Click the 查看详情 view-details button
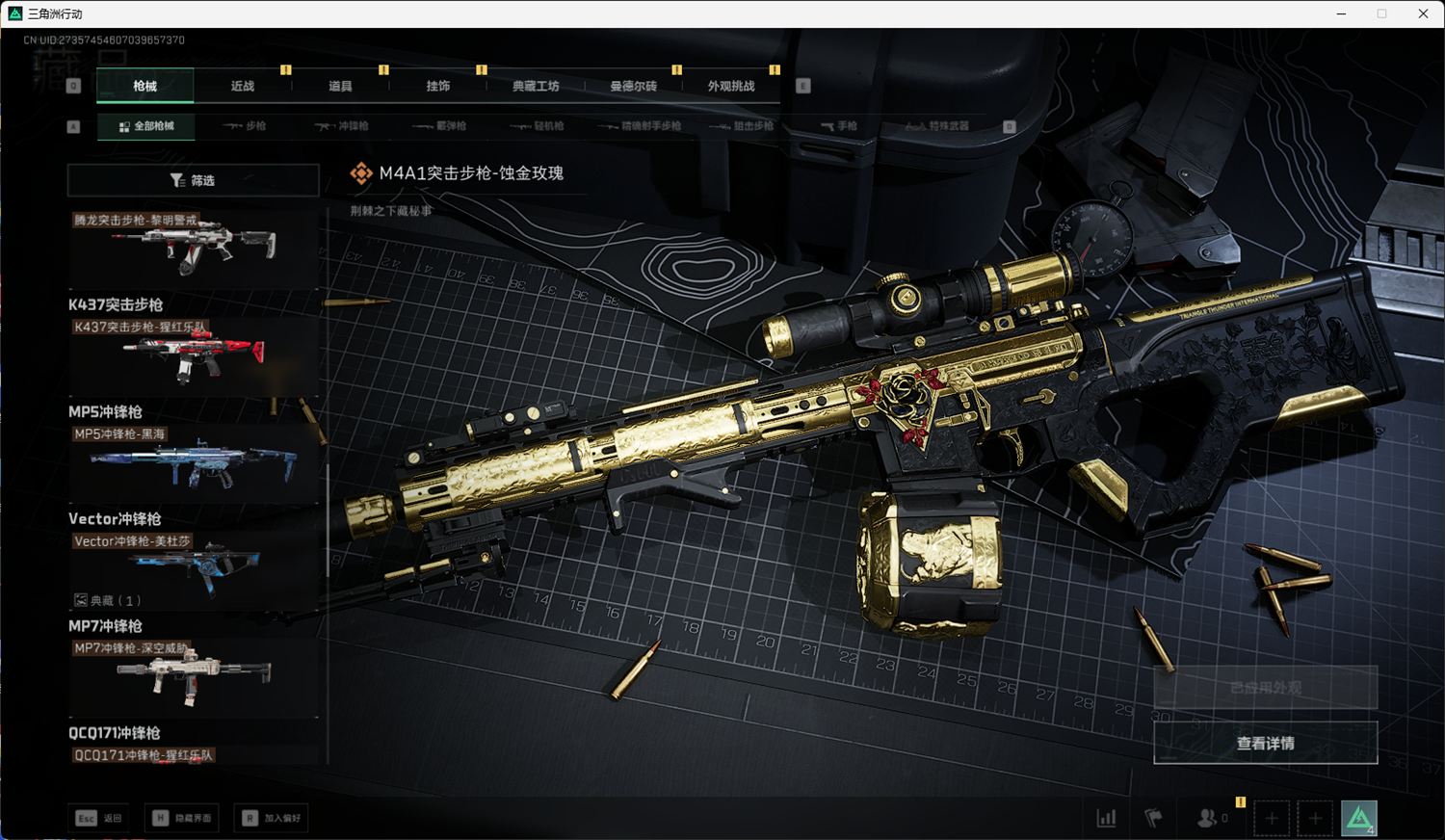The image size is (1445, 840). pyautogui.click(x=1265, y=743)
